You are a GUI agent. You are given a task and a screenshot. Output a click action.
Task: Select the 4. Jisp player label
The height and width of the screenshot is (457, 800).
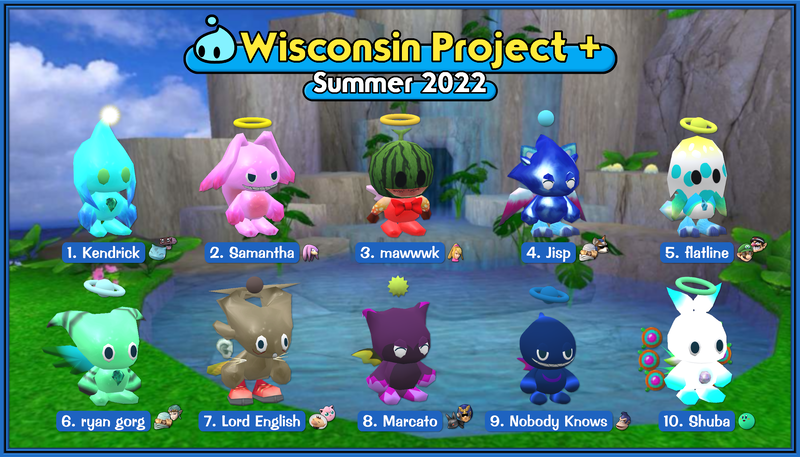pos(548,252)
